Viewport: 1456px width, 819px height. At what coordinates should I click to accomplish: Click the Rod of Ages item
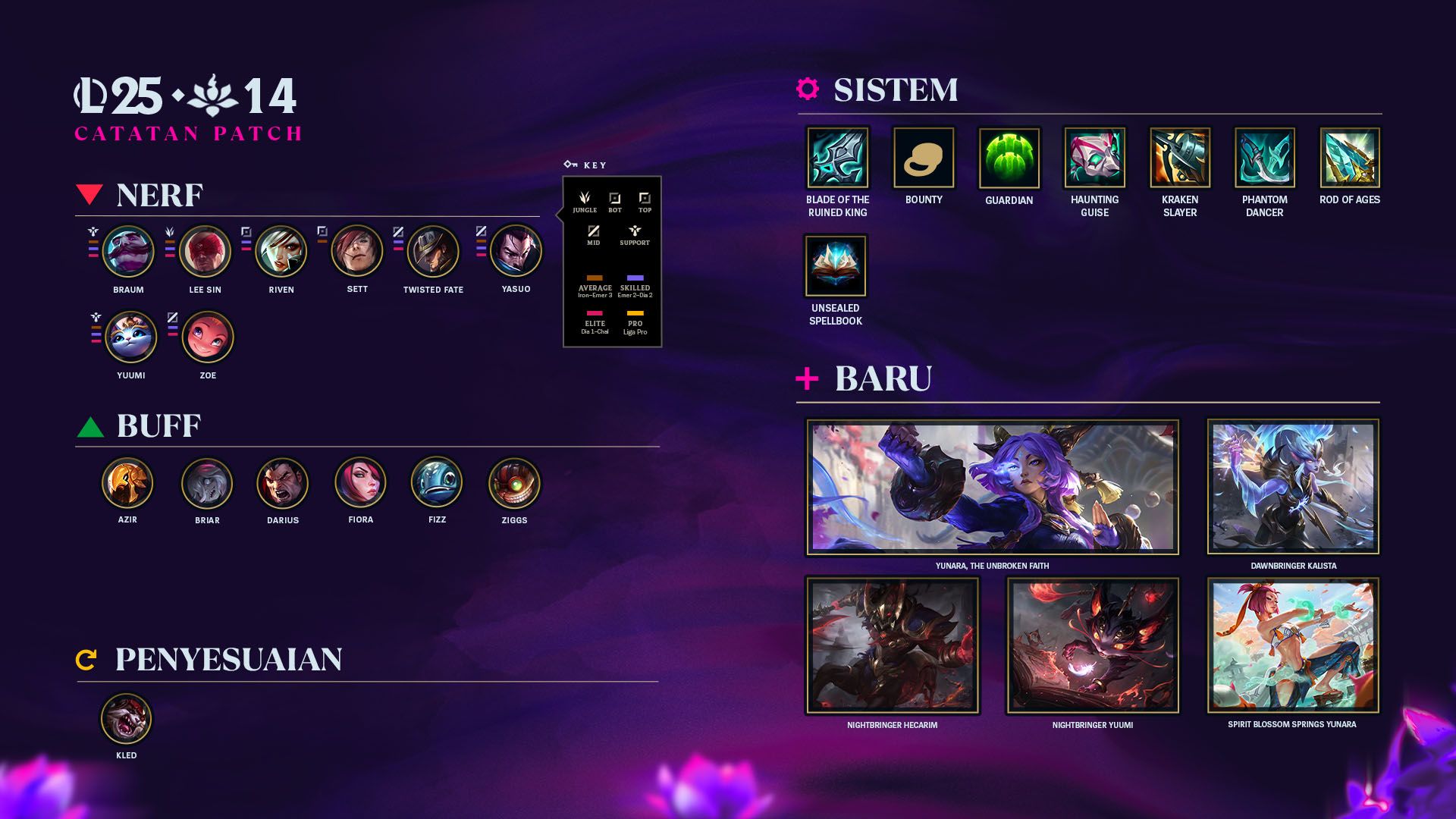point(1350,158)
